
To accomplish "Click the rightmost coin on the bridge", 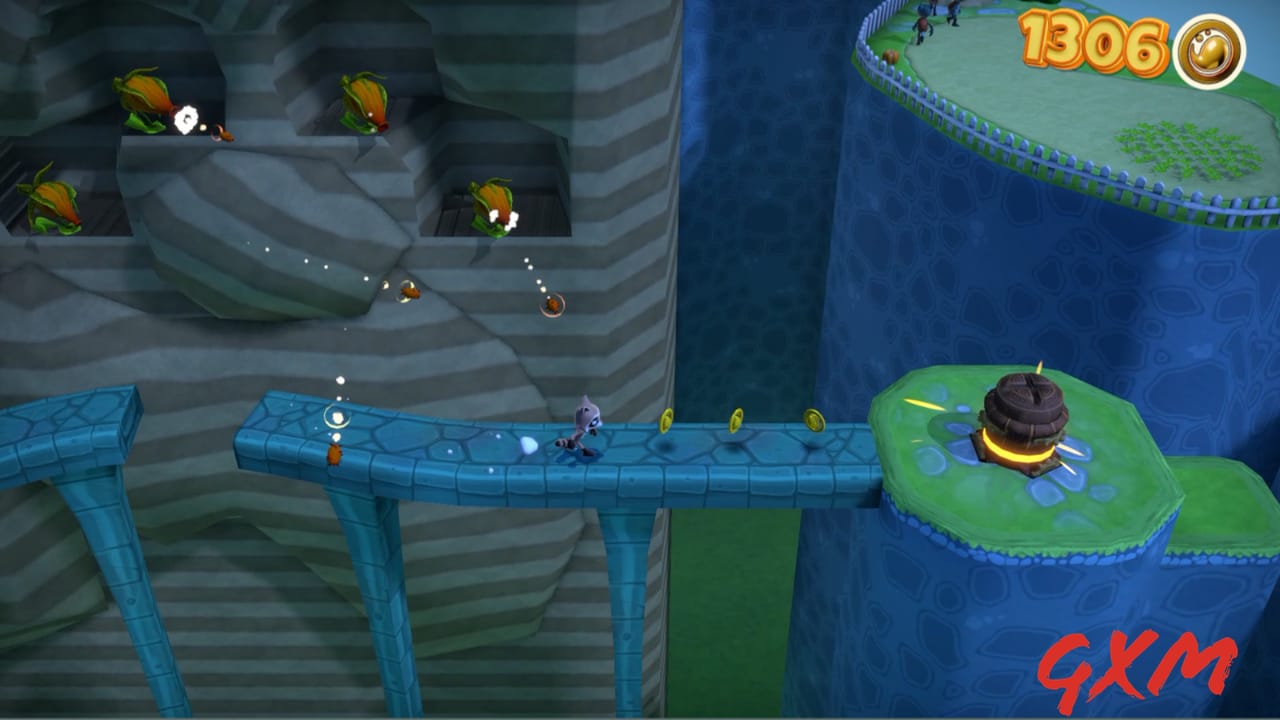I will pyautogui.click(x=817, y=422).
